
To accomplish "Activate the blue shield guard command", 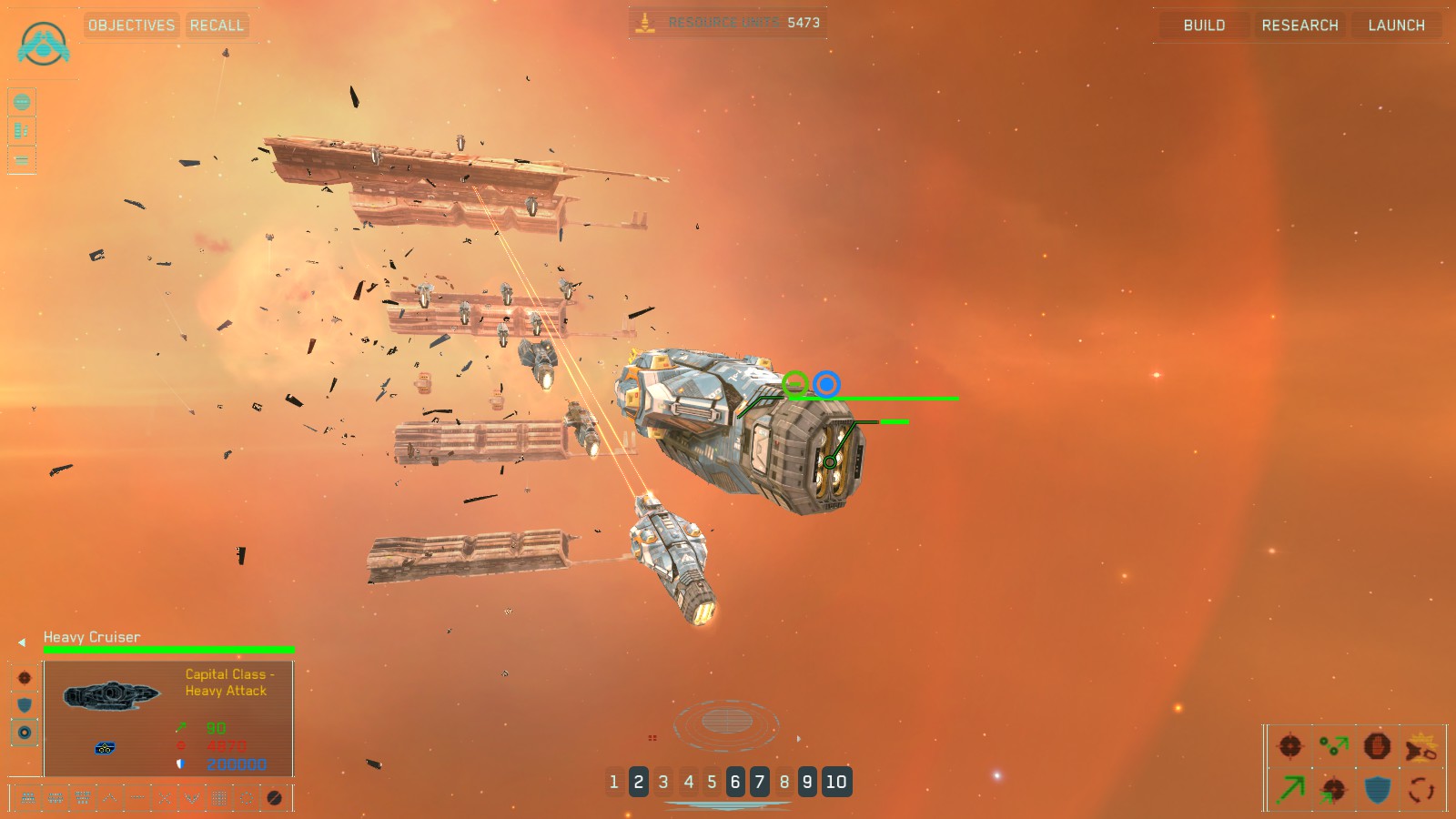I will [1378, 789].
